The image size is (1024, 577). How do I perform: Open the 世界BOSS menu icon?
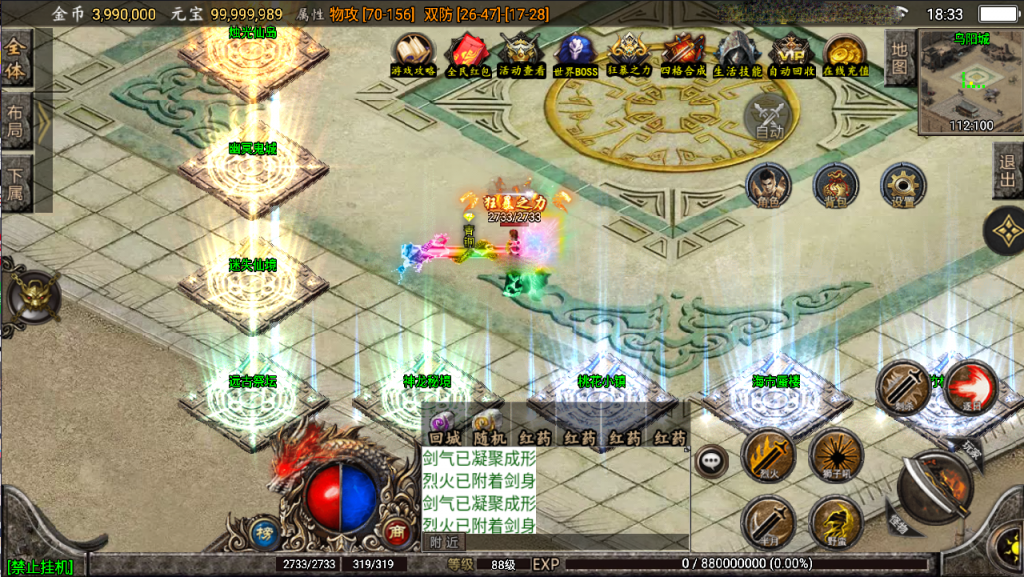(x=576, y=52)
